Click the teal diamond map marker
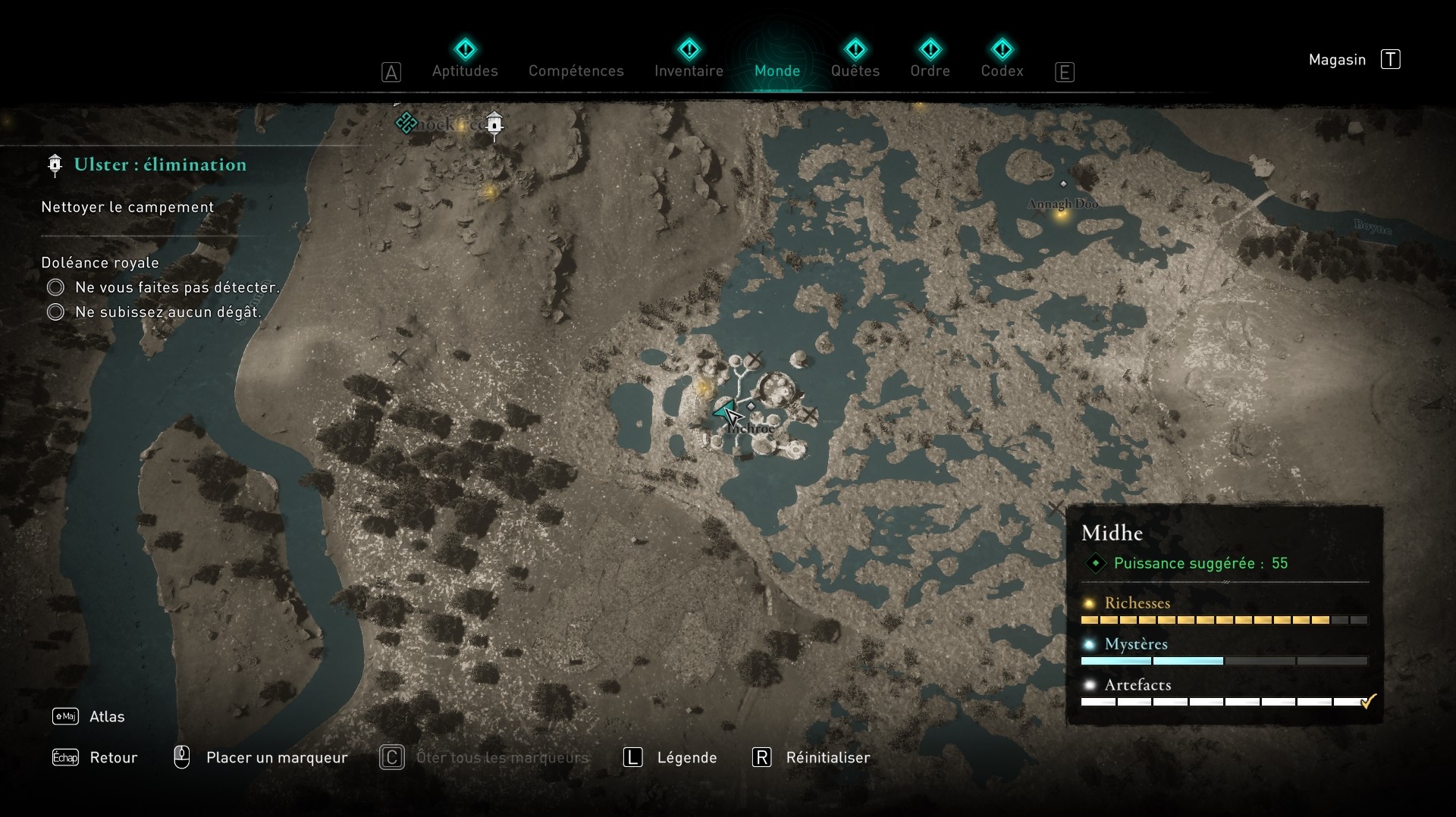 pos(406,122)
